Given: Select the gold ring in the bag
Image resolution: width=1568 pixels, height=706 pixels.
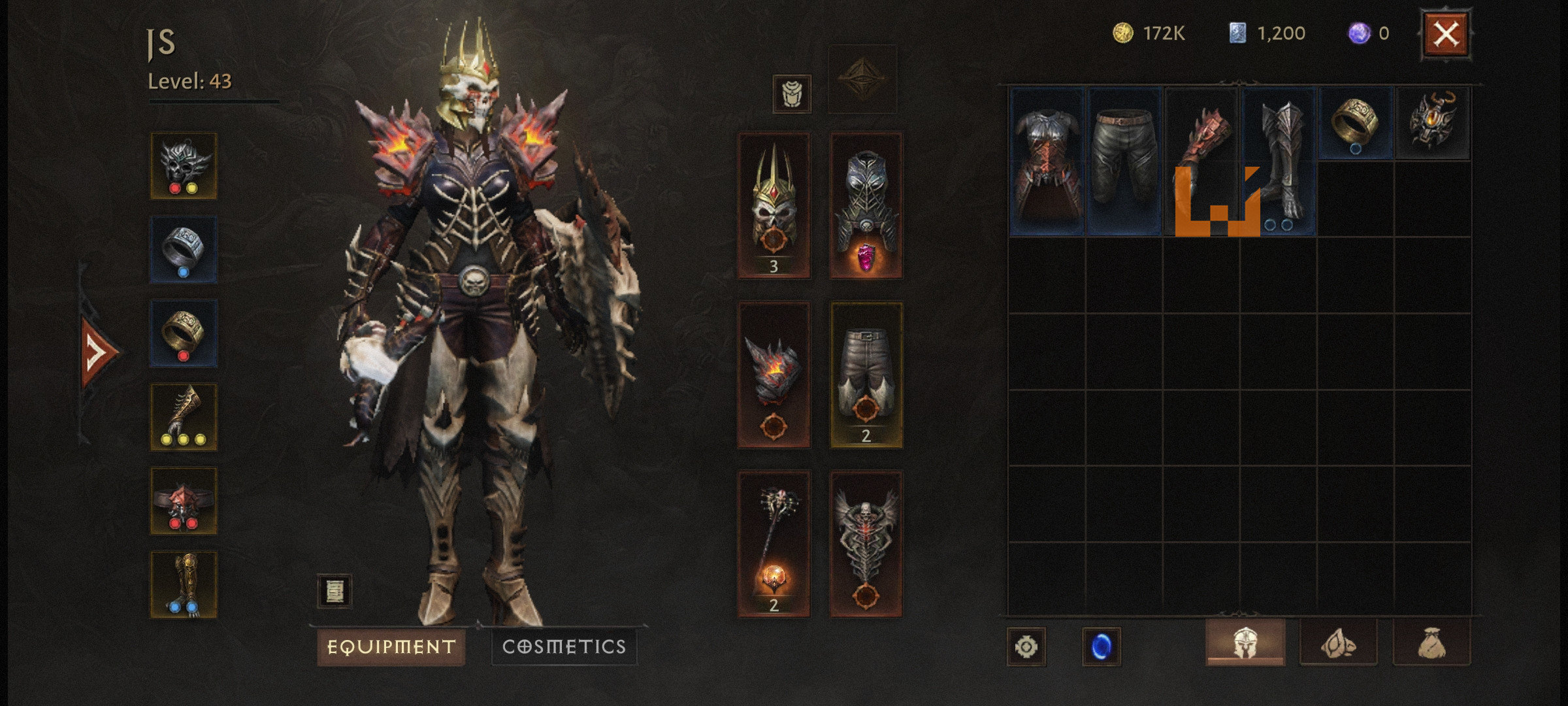Looking at the screenshot, I should [1356, 124].
